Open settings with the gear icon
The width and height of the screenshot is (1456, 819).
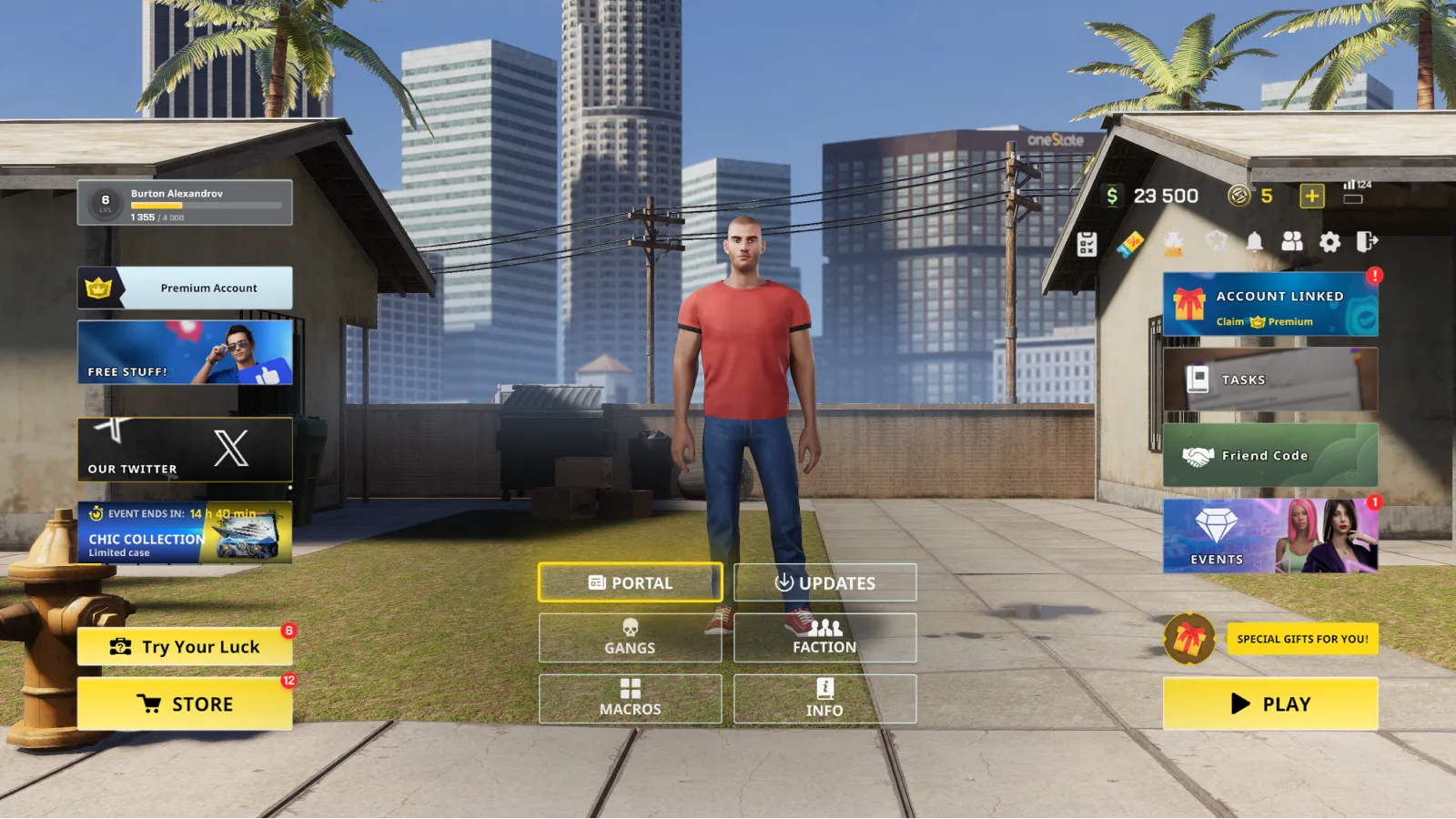[1330, 242]
